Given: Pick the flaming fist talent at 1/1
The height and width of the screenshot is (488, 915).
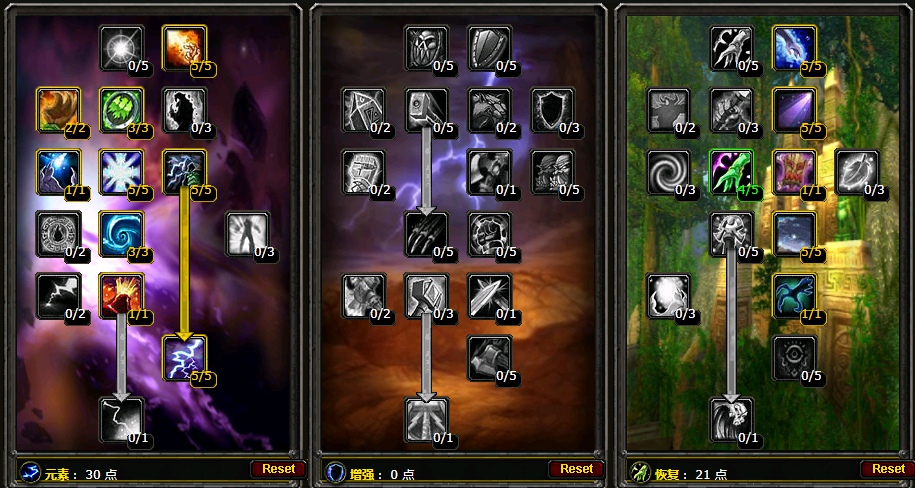Looking at the screenshot, I should [x=122, y=295].
